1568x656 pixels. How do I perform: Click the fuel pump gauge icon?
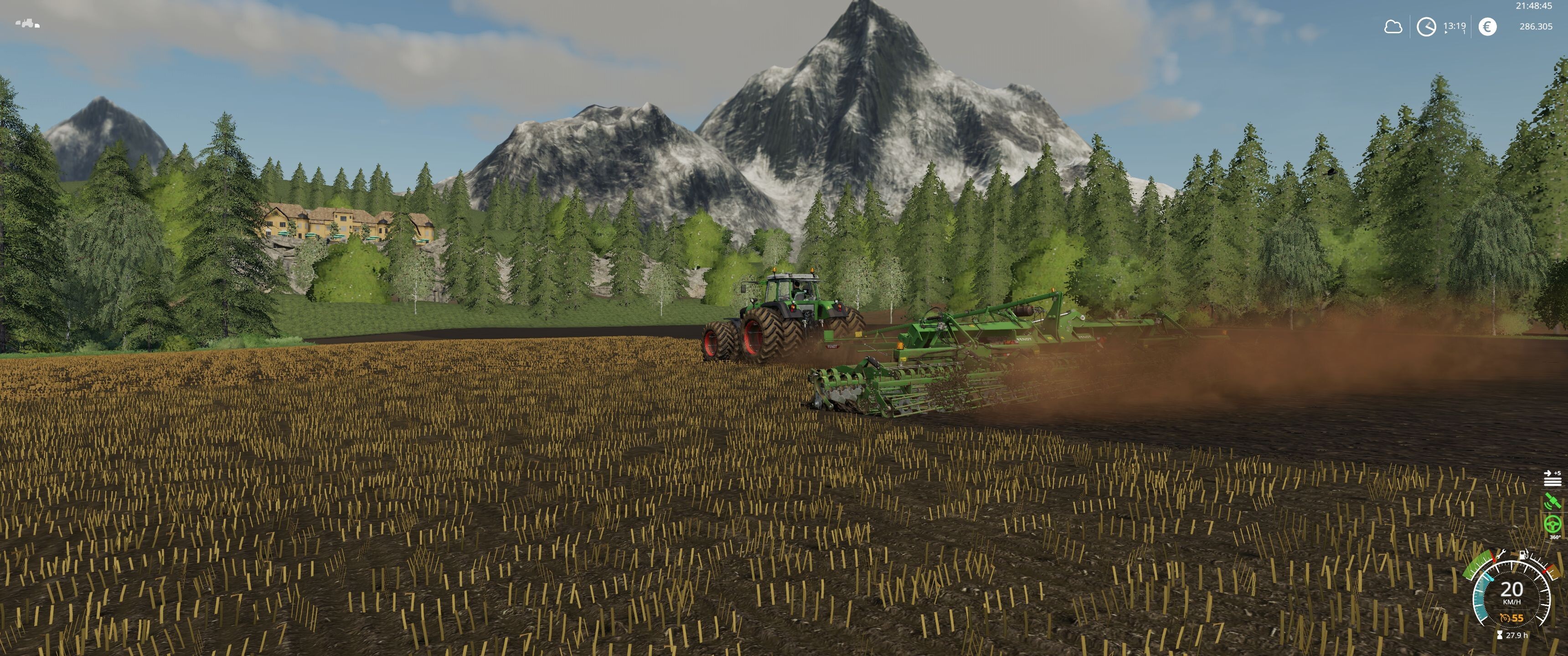point(1522,554)
